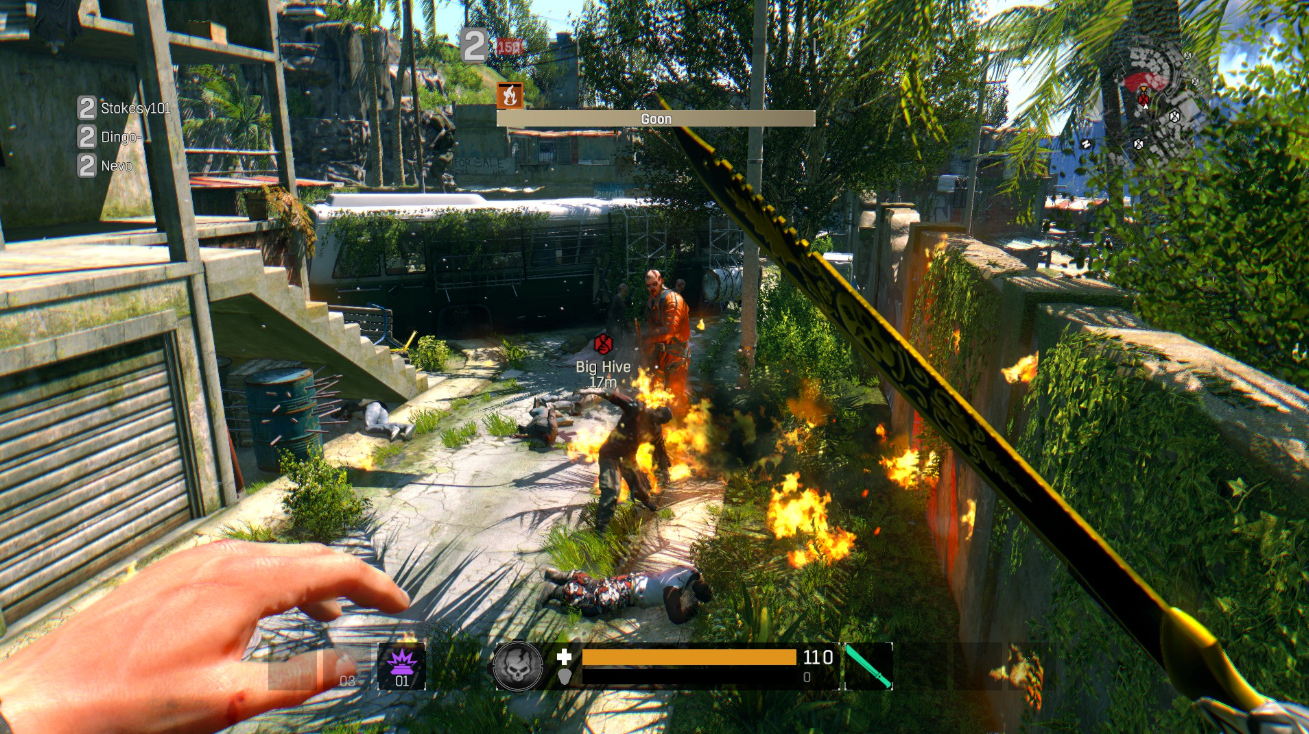
Task: Click the N compass letter on the minimap
Action: (1086, 142)
